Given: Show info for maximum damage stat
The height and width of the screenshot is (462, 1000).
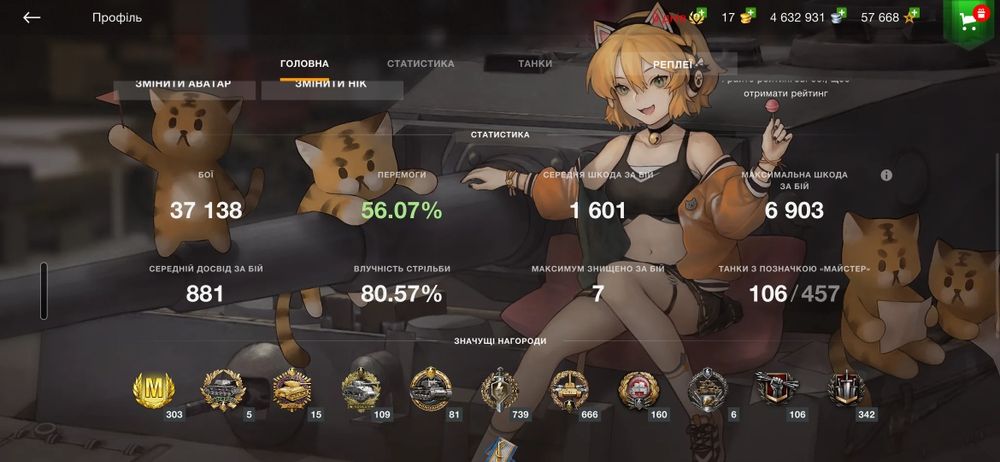Looking at the screenshot, I should tap(886, 175).
